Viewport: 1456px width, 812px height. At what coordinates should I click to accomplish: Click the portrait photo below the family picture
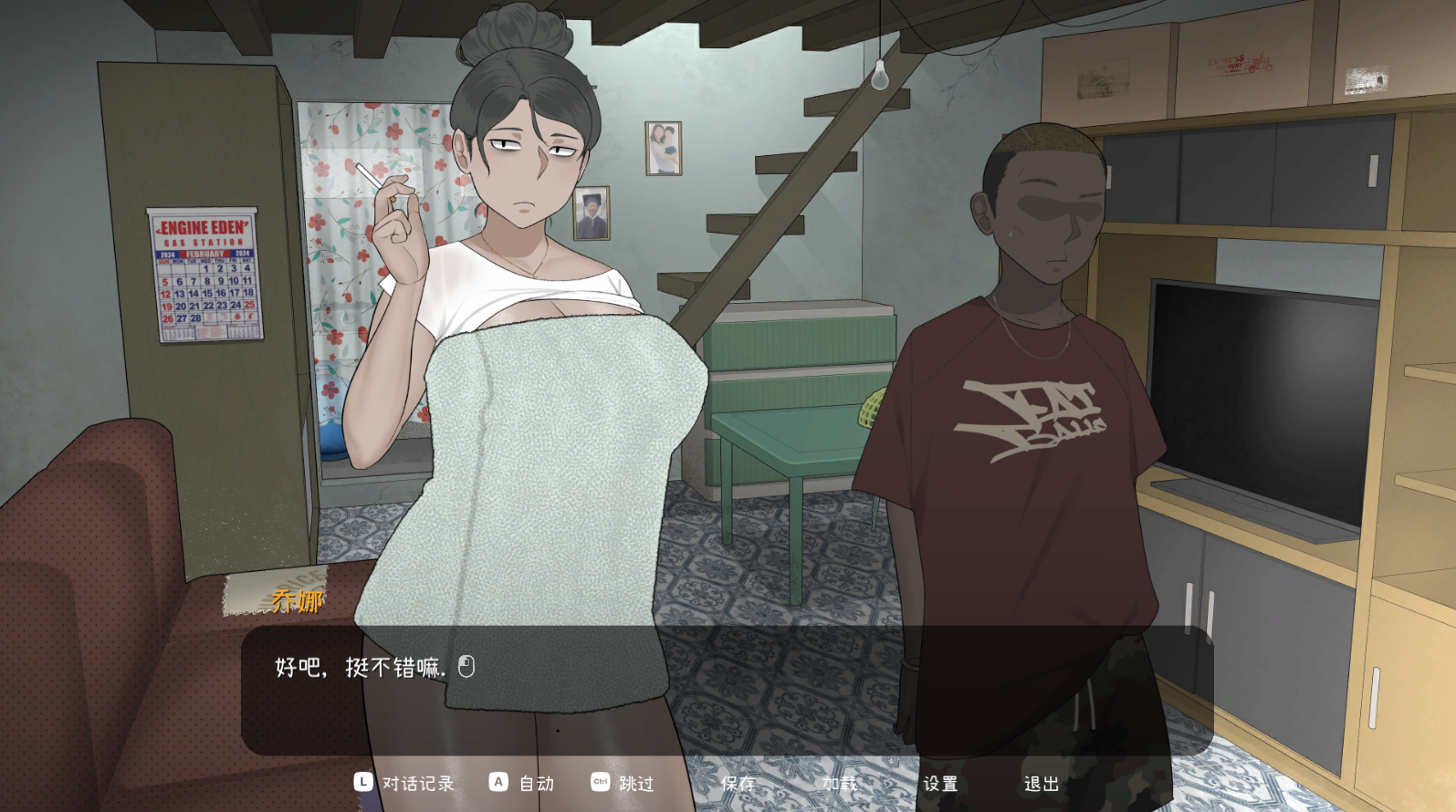594,212
